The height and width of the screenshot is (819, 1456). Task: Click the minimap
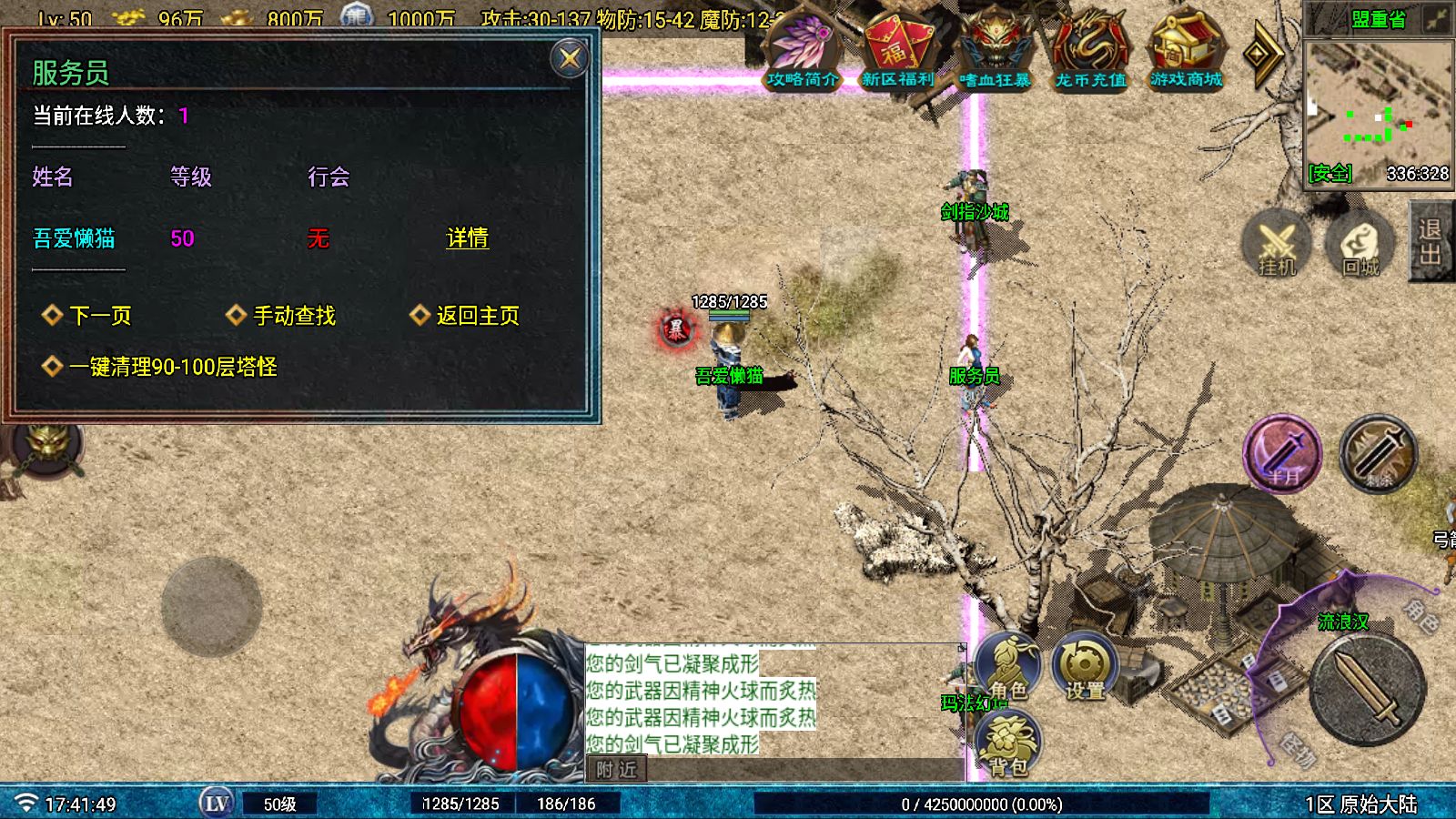1378,109
